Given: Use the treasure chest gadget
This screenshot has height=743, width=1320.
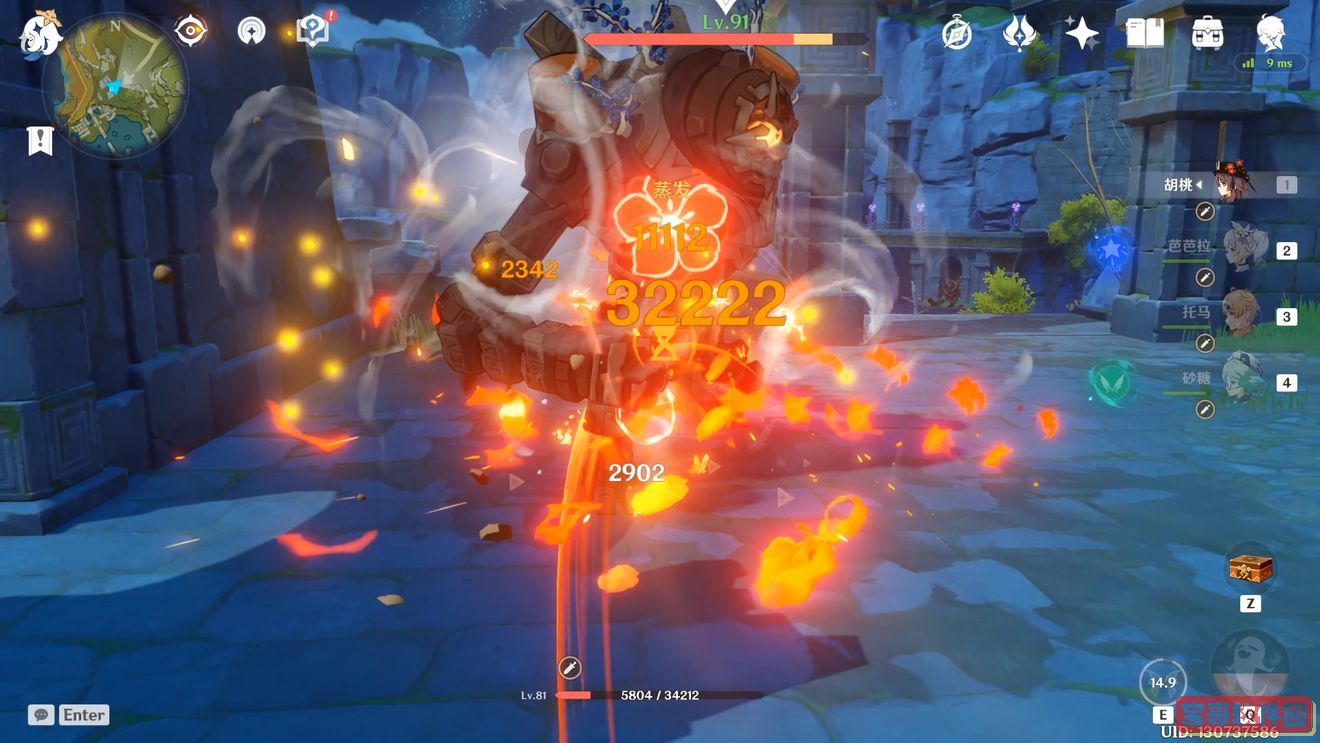Looking at the screenshot, I should pos(1250,569).
